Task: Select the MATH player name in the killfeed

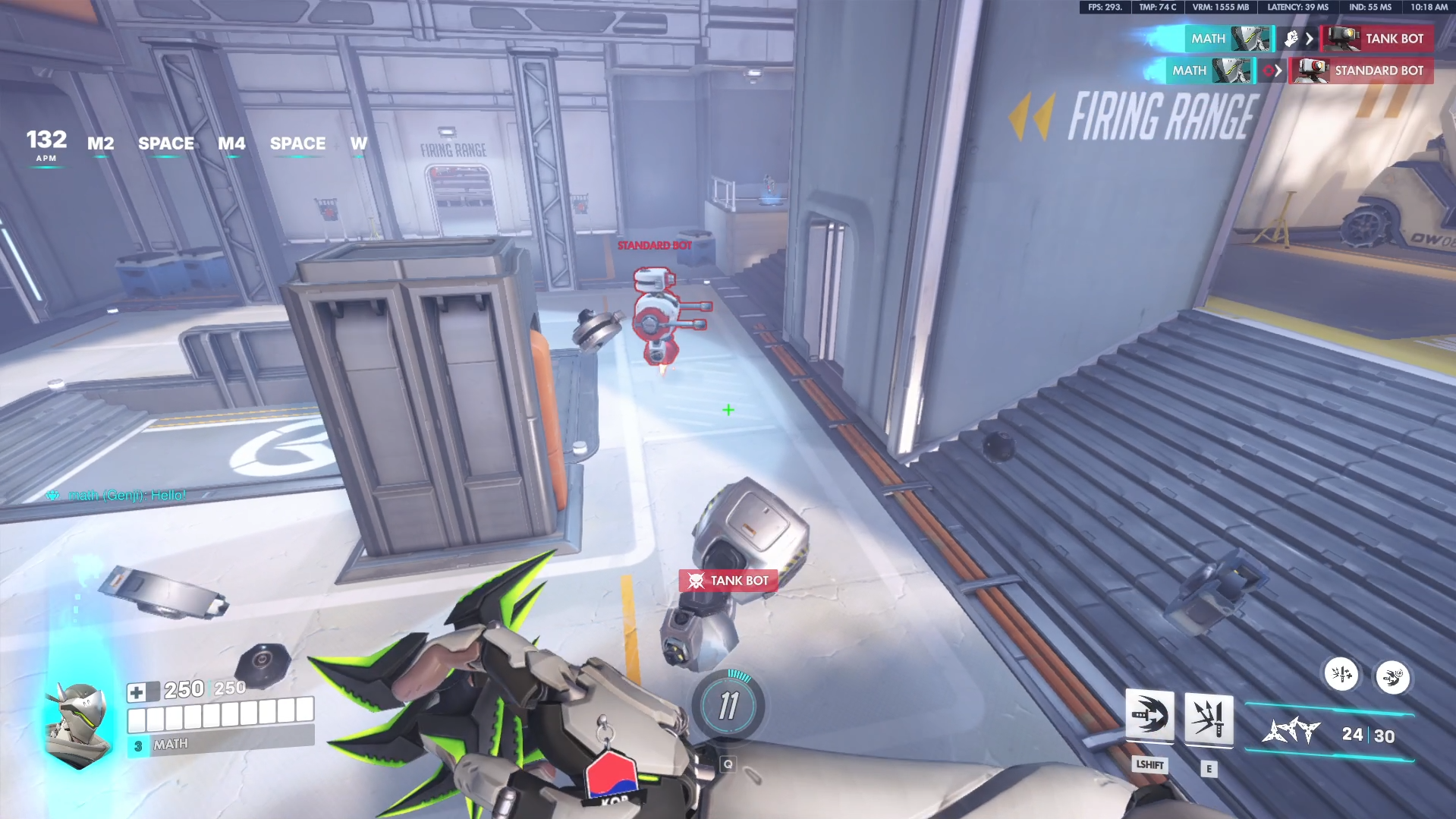Action: tap(1208, 39)
